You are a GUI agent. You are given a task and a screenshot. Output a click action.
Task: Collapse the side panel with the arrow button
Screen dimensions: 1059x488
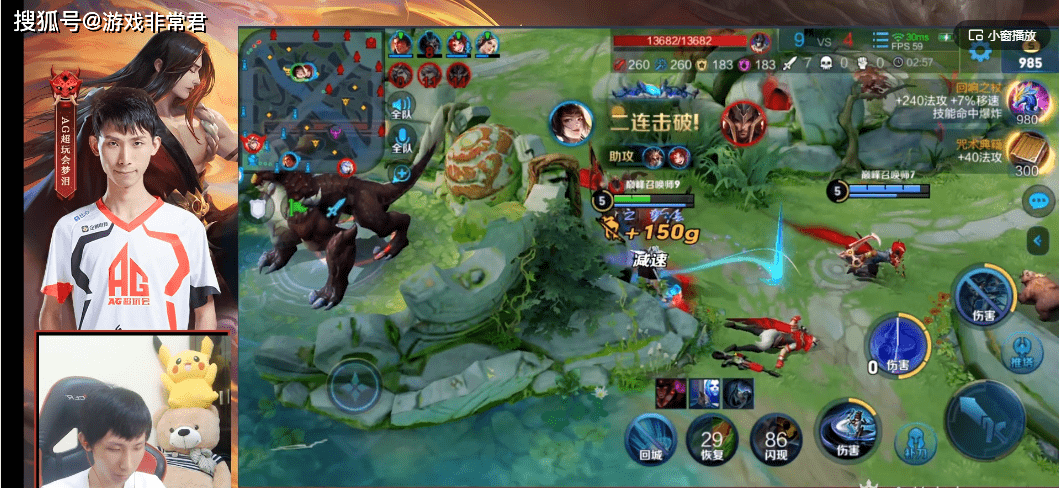click(x=1038, y=240)
